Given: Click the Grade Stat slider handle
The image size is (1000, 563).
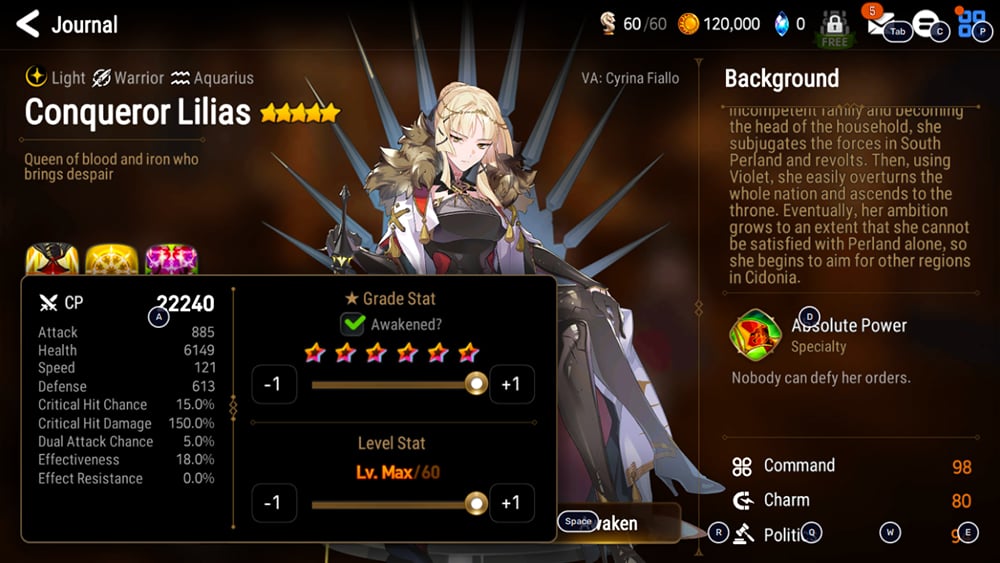Looking at the screenshot, I should pos(477,384).
